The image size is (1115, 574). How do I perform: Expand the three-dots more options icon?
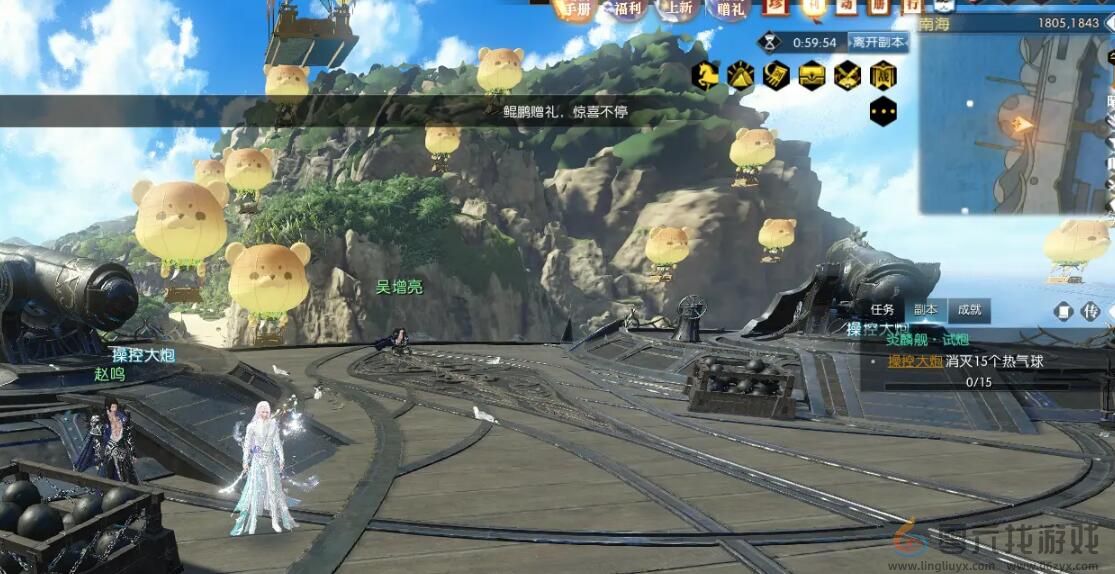[883, 111]
